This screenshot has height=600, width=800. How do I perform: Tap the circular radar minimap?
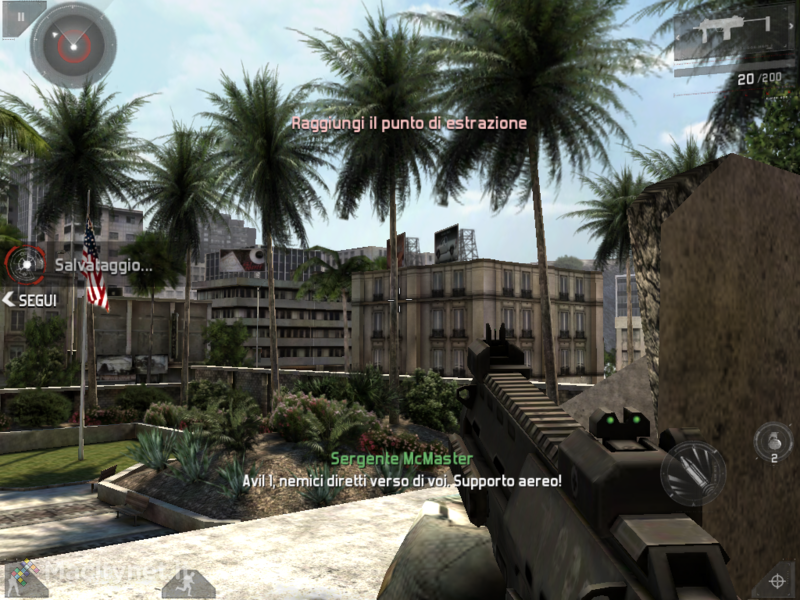point(73,44)
